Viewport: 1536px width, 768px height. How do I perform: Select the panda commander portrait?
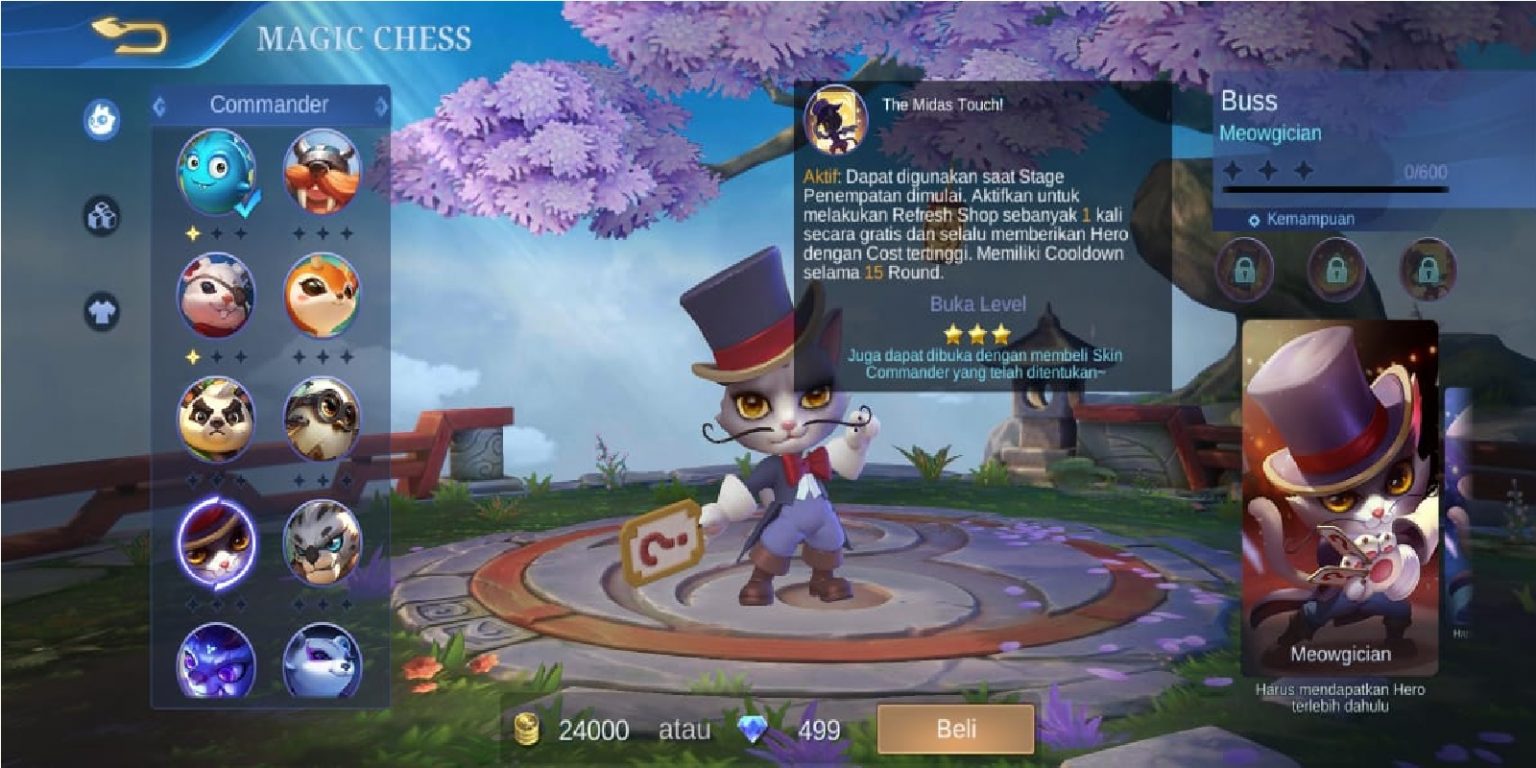216,420
